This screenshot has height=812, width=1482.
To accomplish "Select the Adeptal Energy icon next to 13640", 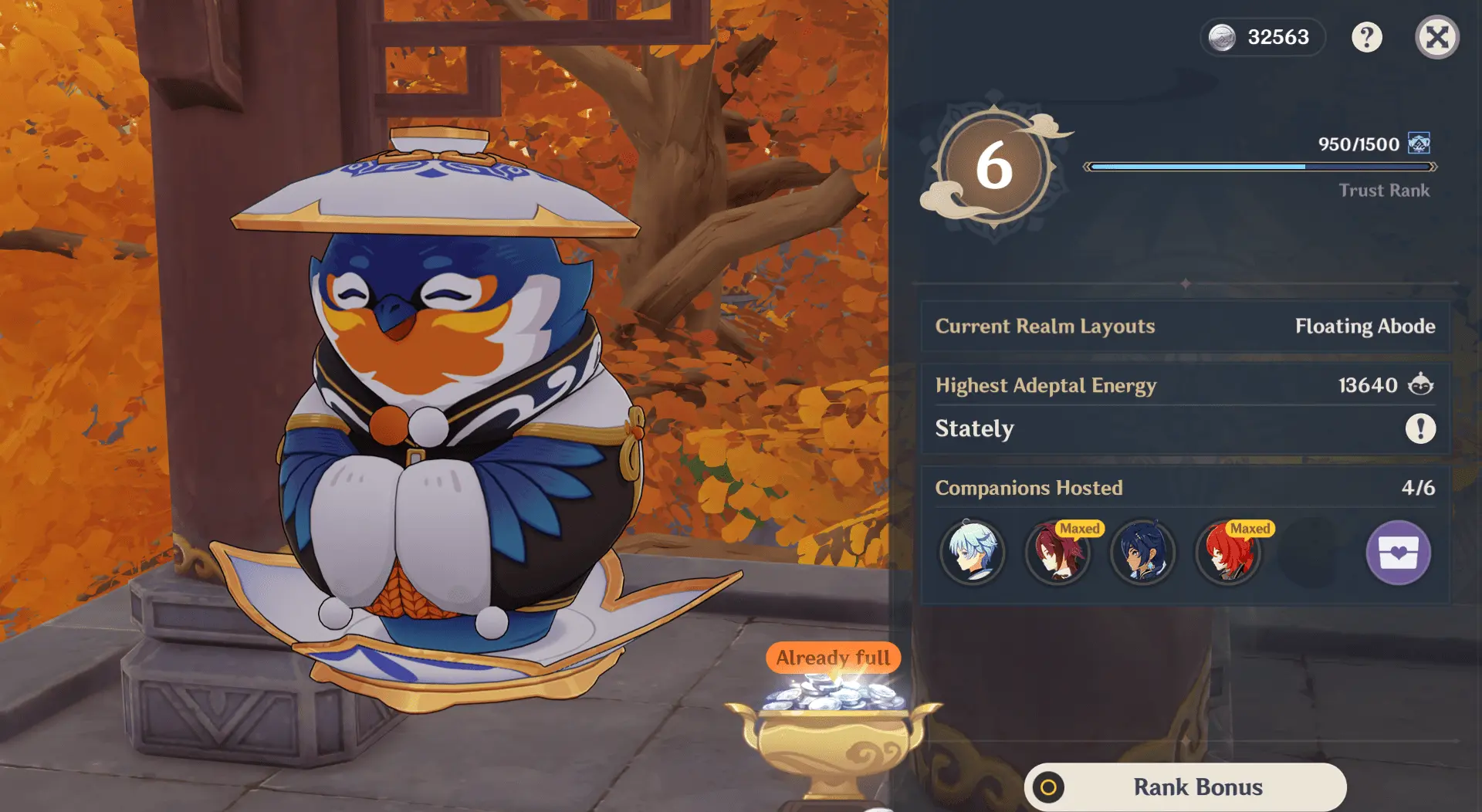I will (1420, 385).
